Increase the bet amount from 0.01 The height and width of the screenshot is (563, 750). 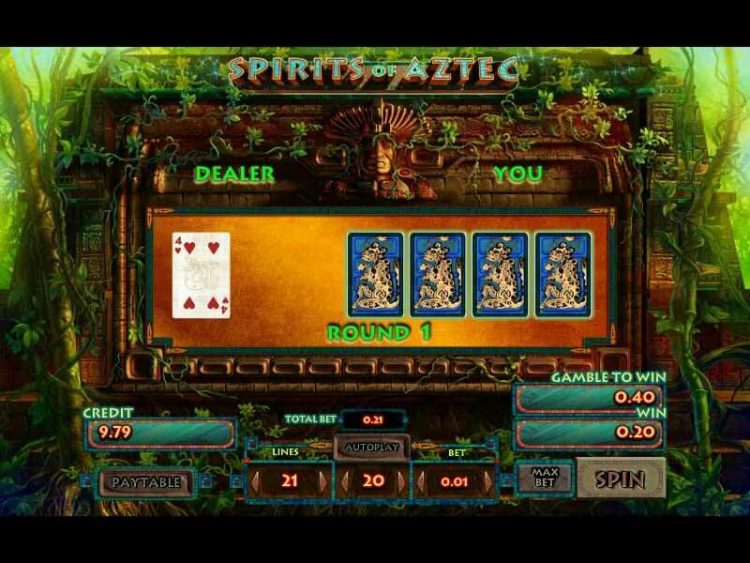489,481
